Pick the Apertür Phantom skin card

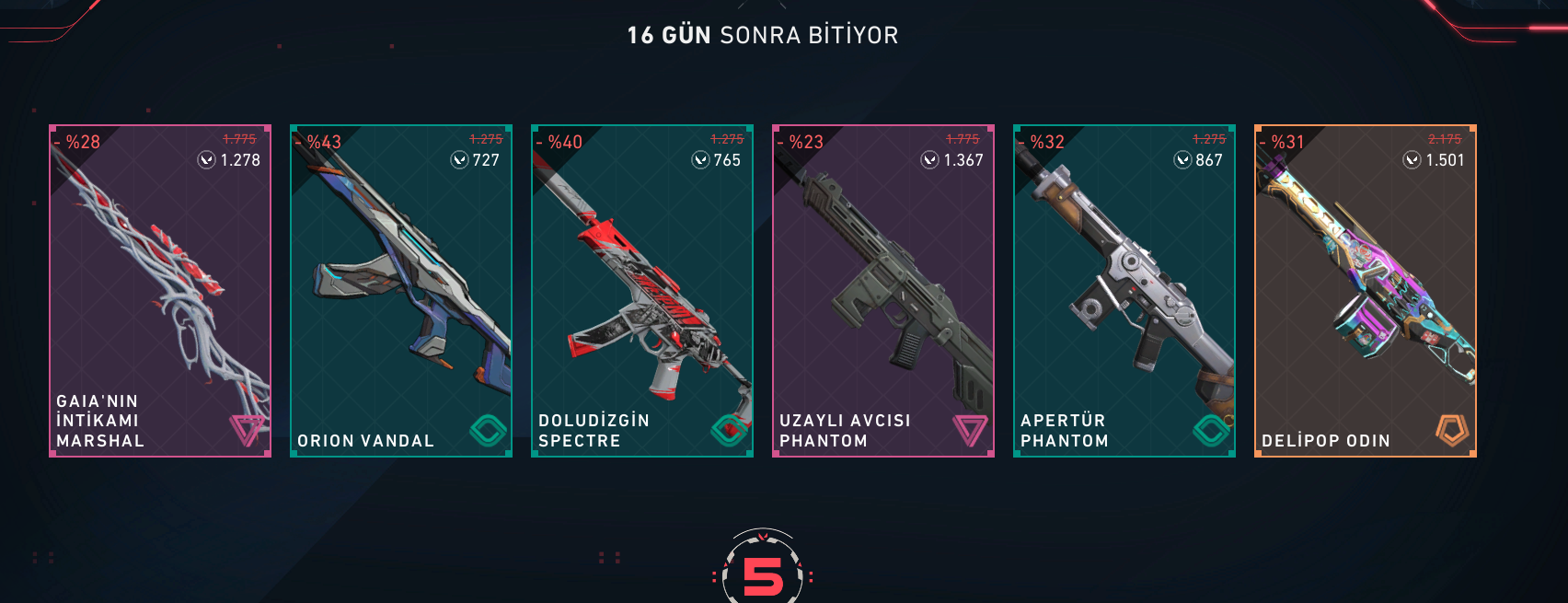(x=1124, y=291)
